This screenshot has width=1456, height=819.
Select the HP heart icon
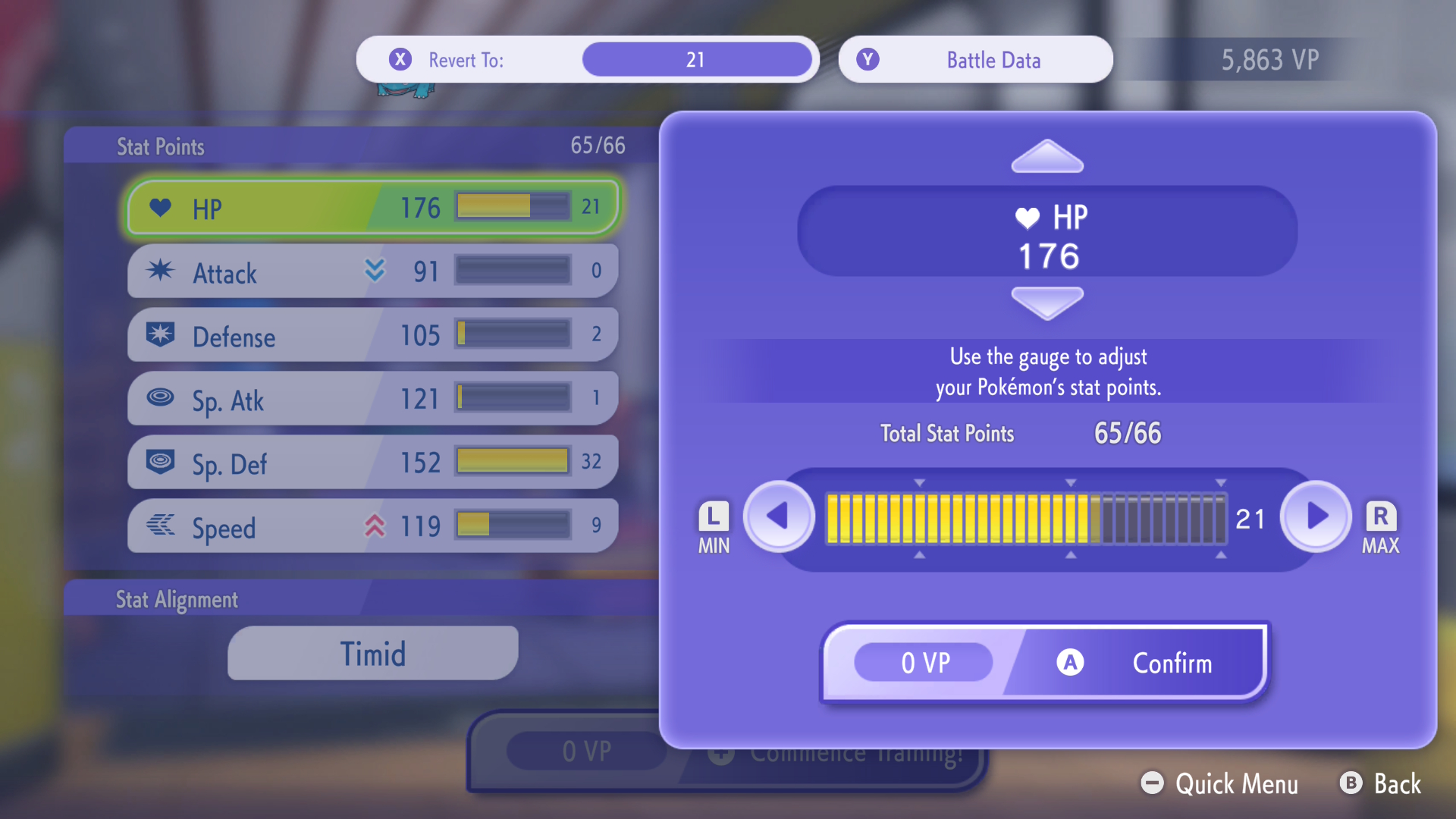[x=159, y=207]
